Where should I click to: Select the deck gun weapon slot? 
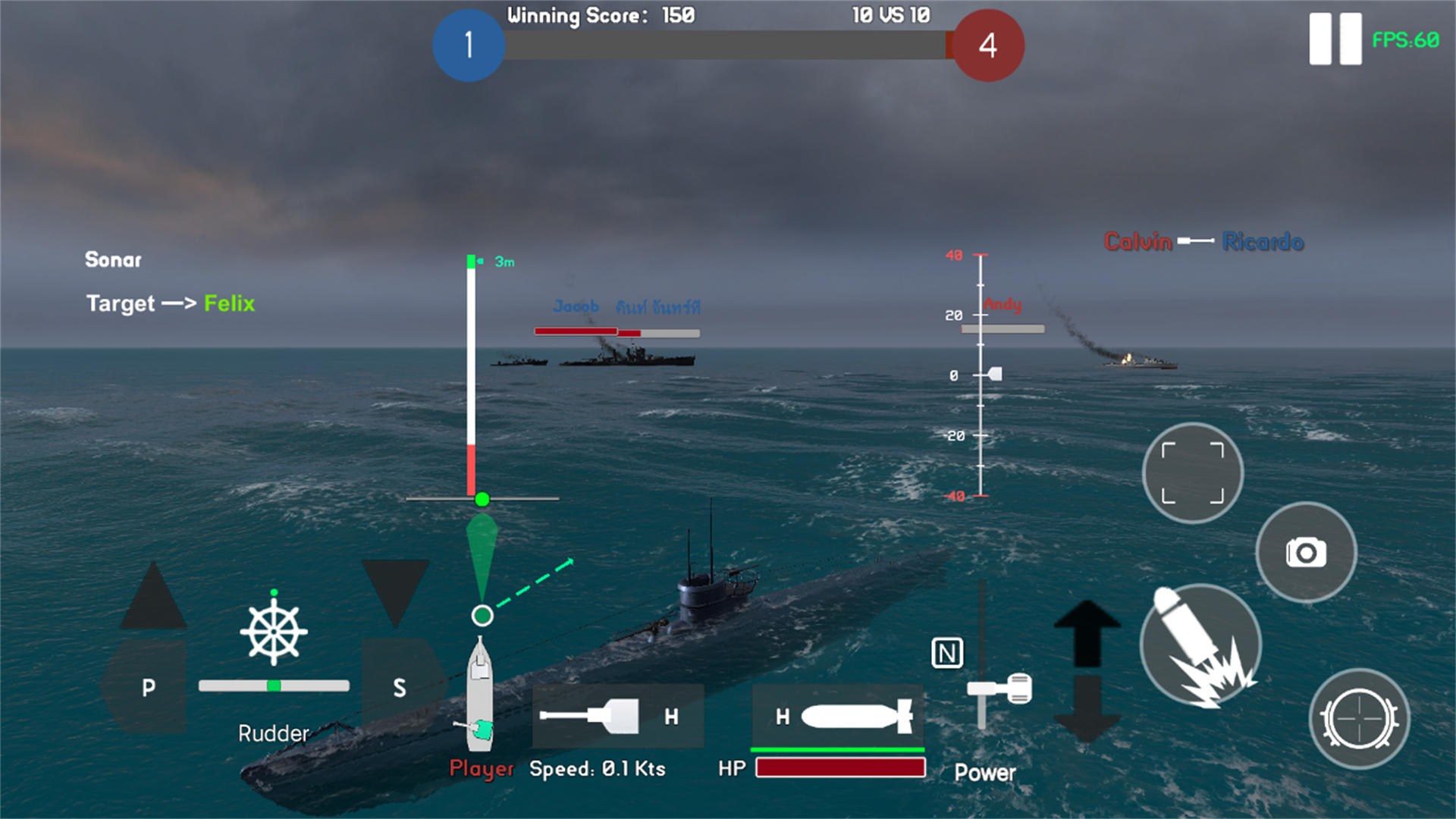617,716
